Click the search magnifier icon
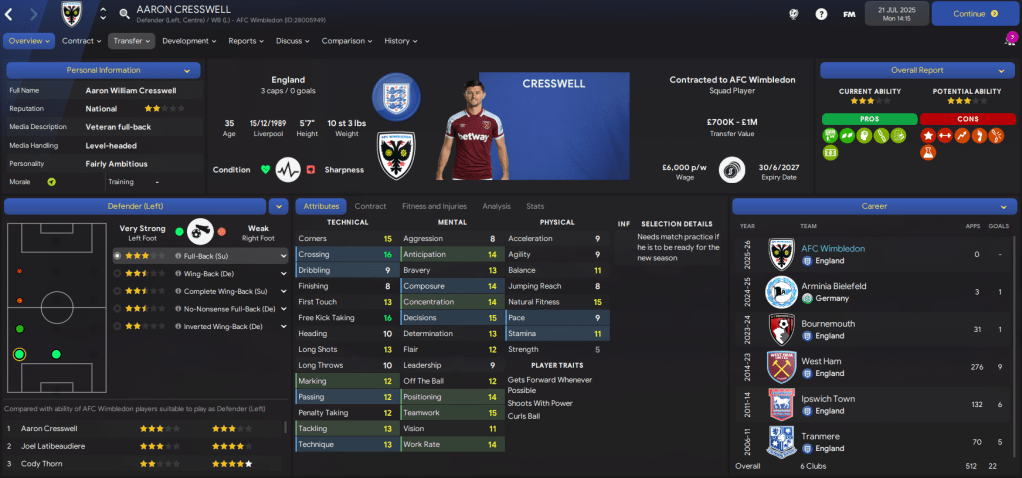 click(x=124, y=14)
